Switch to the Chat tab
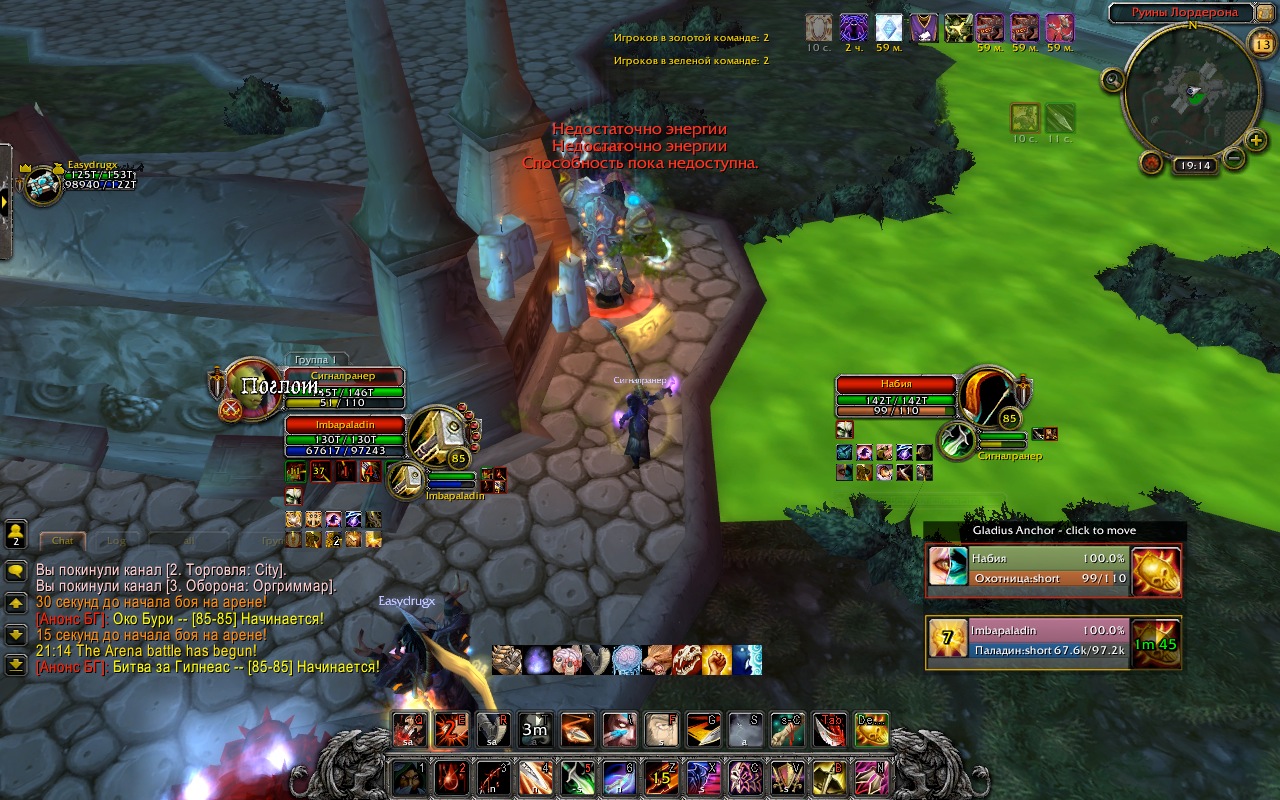The image size is (1280, 800). (63, 540)
